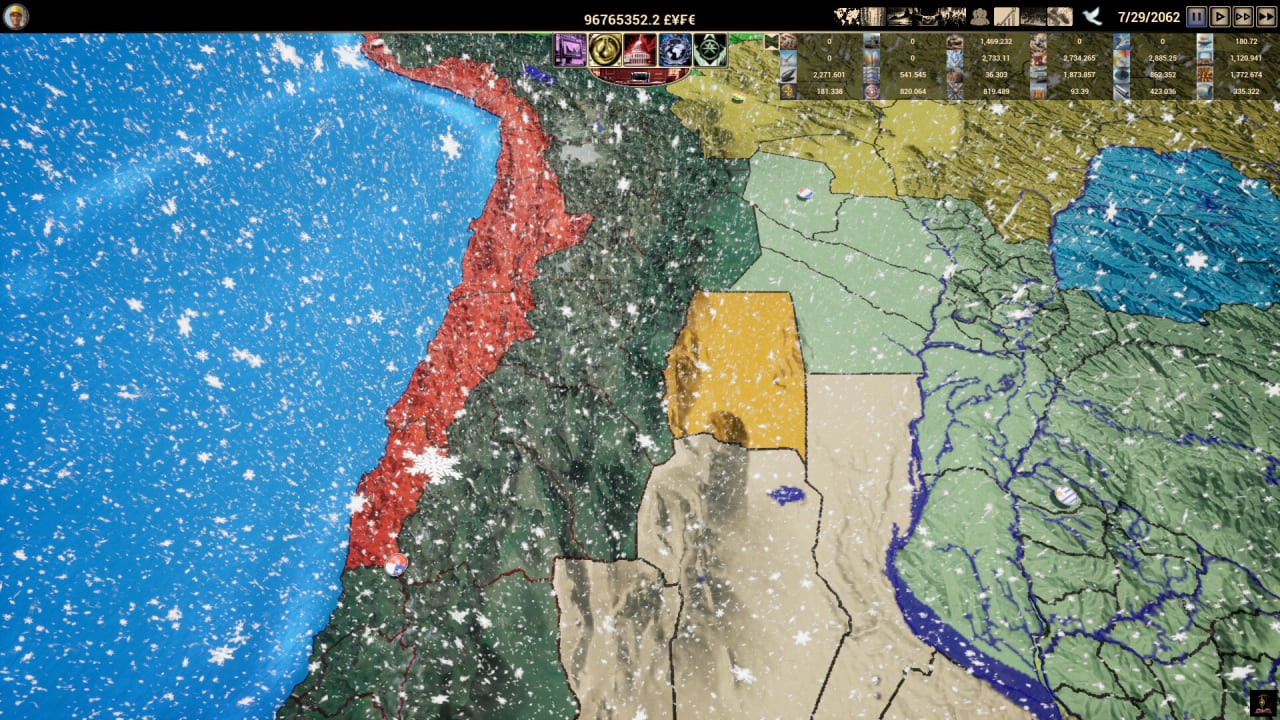This screenshot has height=720, width=1280.
Task: Click the red panel below the department icons
Action: click(x=640, y=76)
